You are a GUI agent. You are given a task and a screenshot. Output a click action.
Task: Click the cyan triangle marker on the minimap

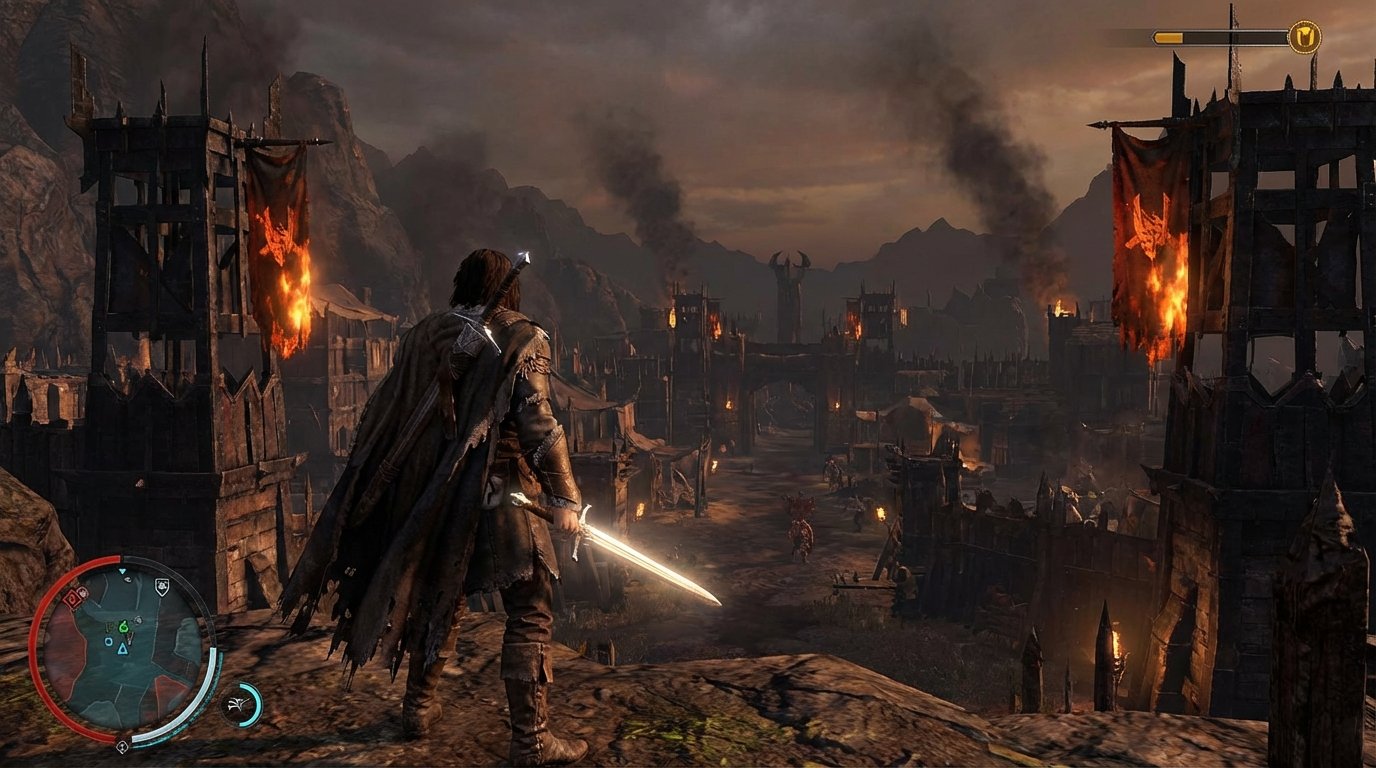123,650
